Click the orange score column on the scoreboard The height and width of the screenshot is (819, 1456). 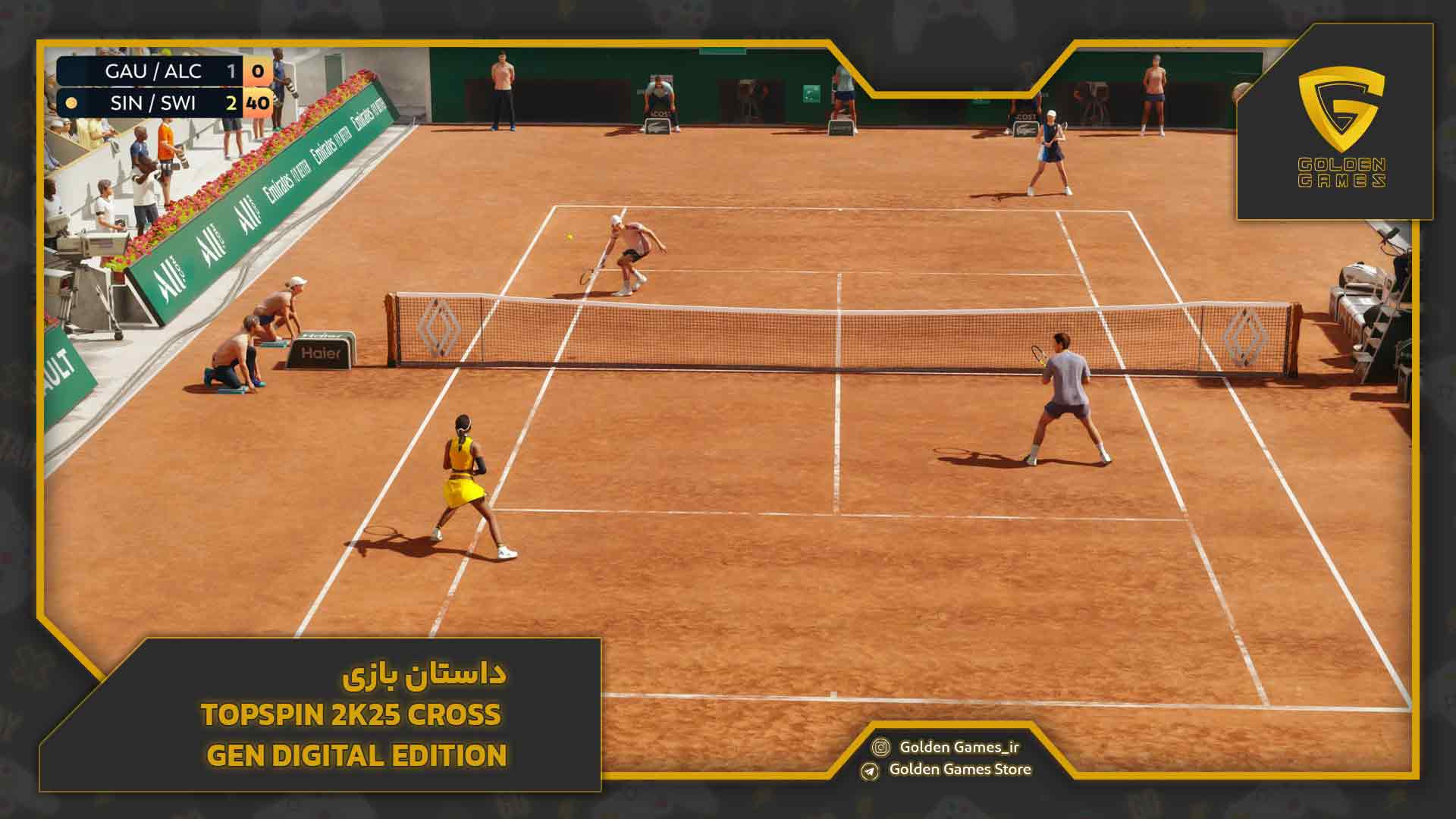[x=258, y=87]
